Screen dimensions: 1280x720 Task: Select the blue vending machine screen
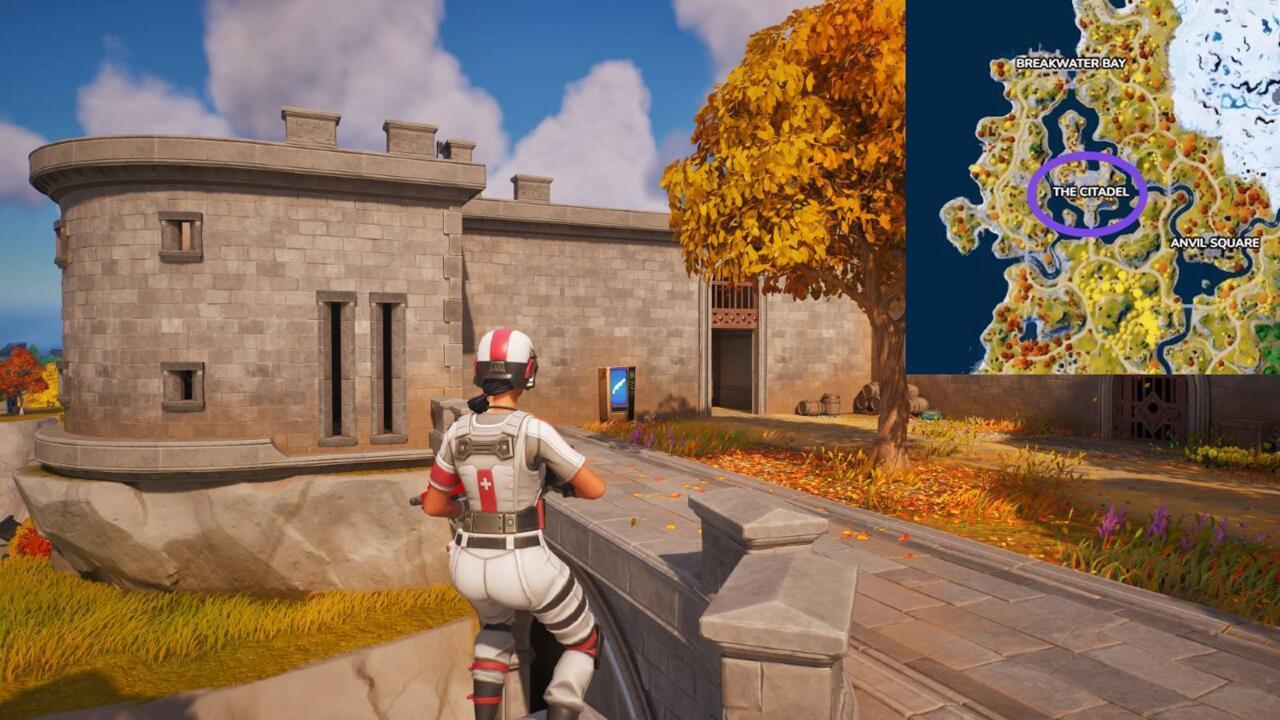(x=618, y=390)
